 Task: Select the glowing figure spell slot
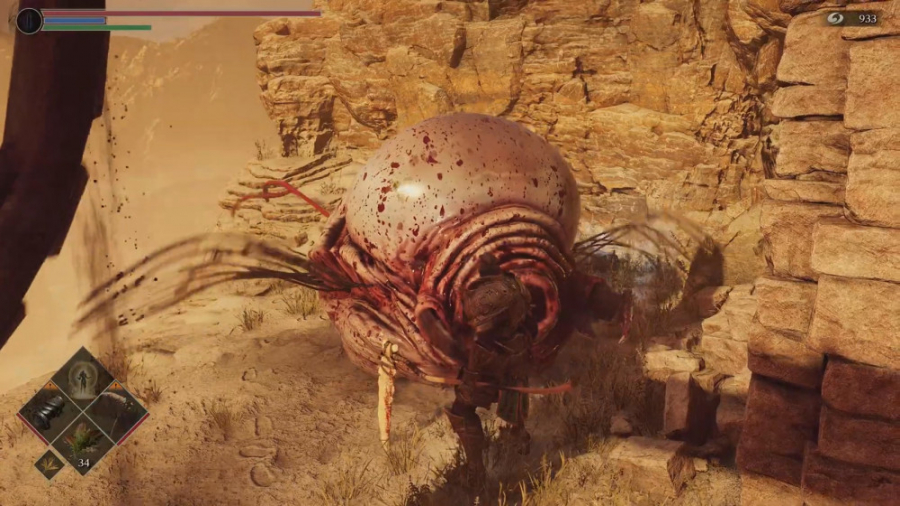82,380
